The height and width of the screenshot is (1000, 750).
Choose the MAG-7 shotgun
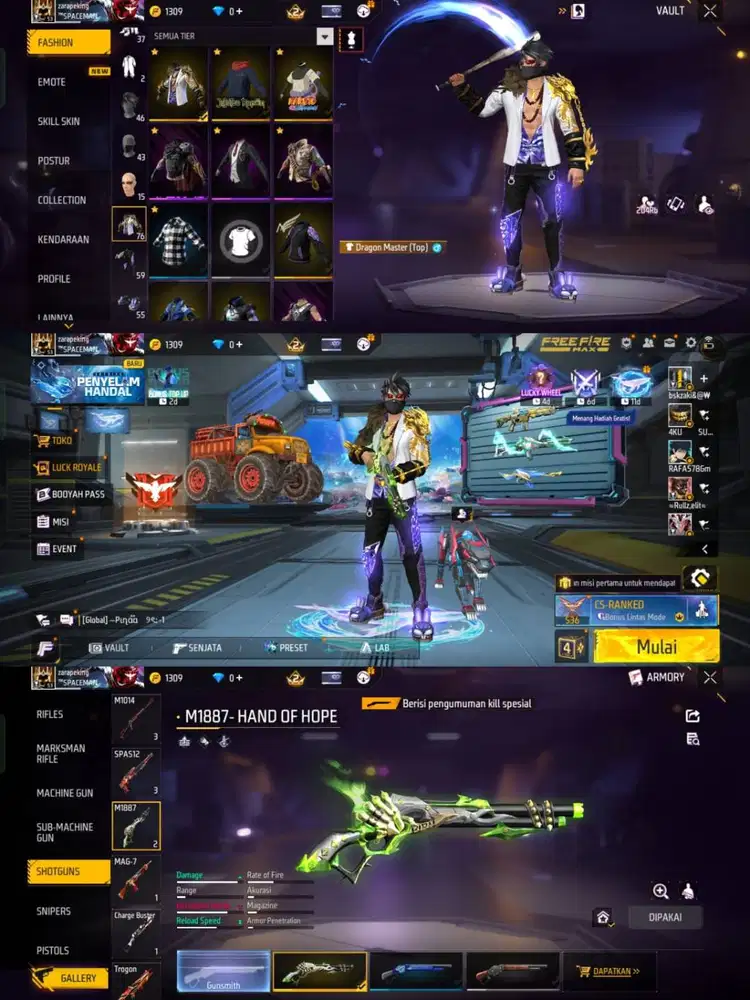pyautogui.click(x=136, y=879)
